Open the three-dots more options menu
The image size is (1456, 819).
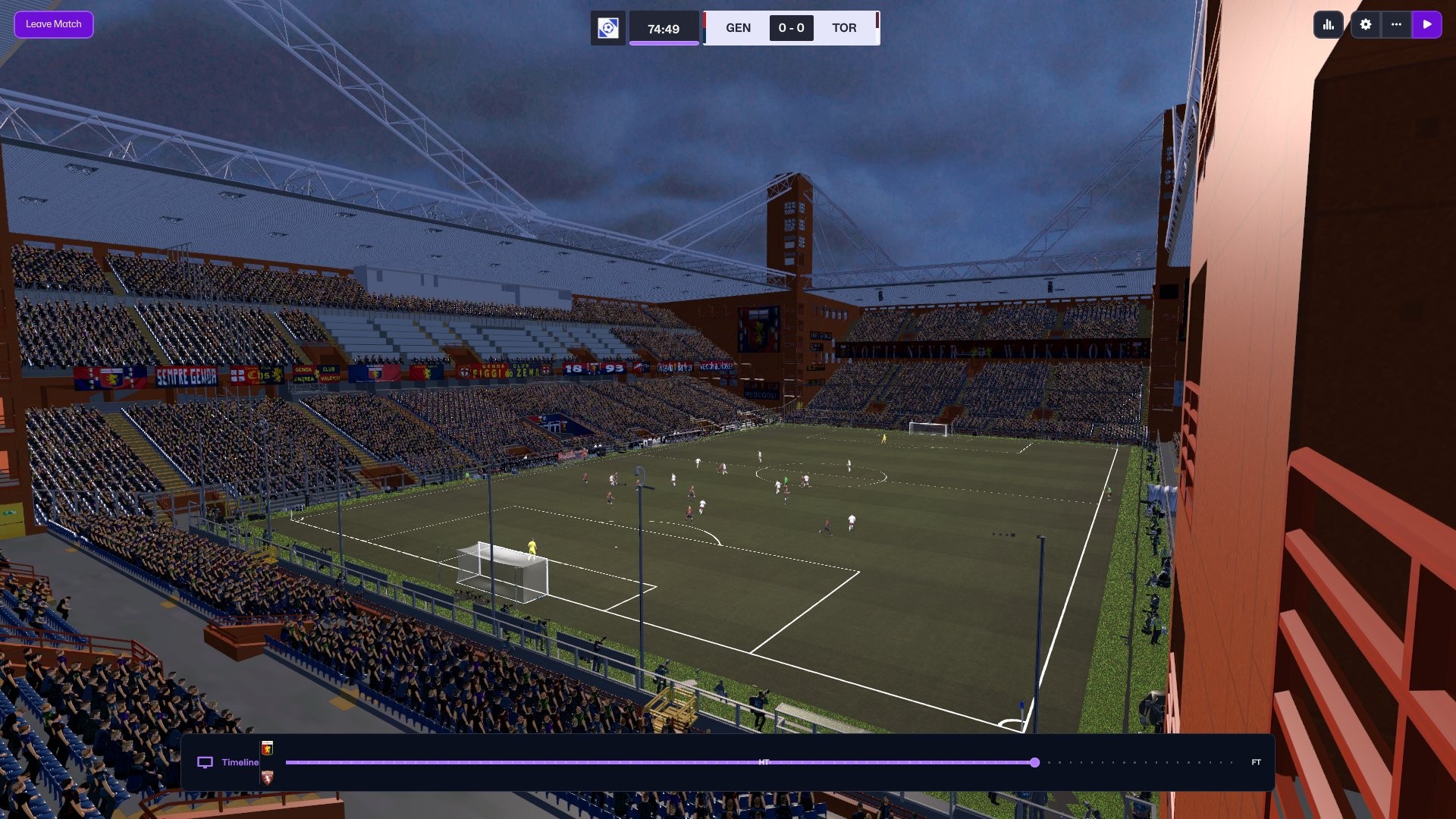click(x=1396, y=24)
